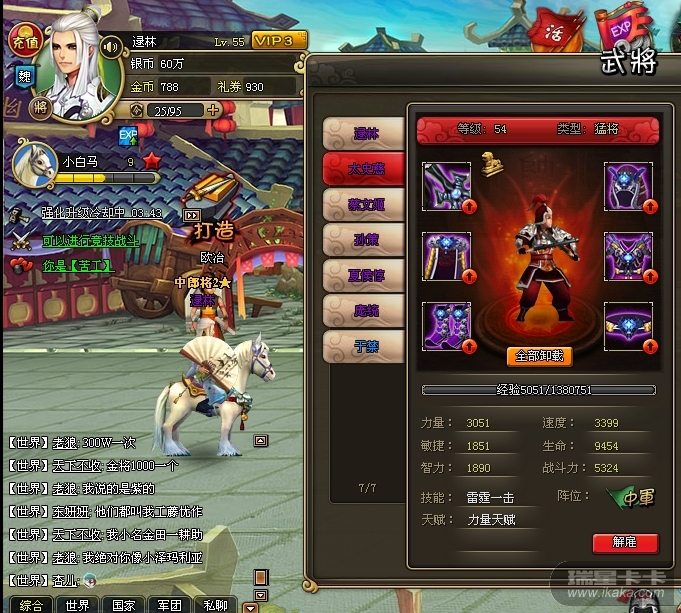Viewport: 681px width, 613px height.
Task: Select general 庞统 in the list
Action: click(363, 311)
